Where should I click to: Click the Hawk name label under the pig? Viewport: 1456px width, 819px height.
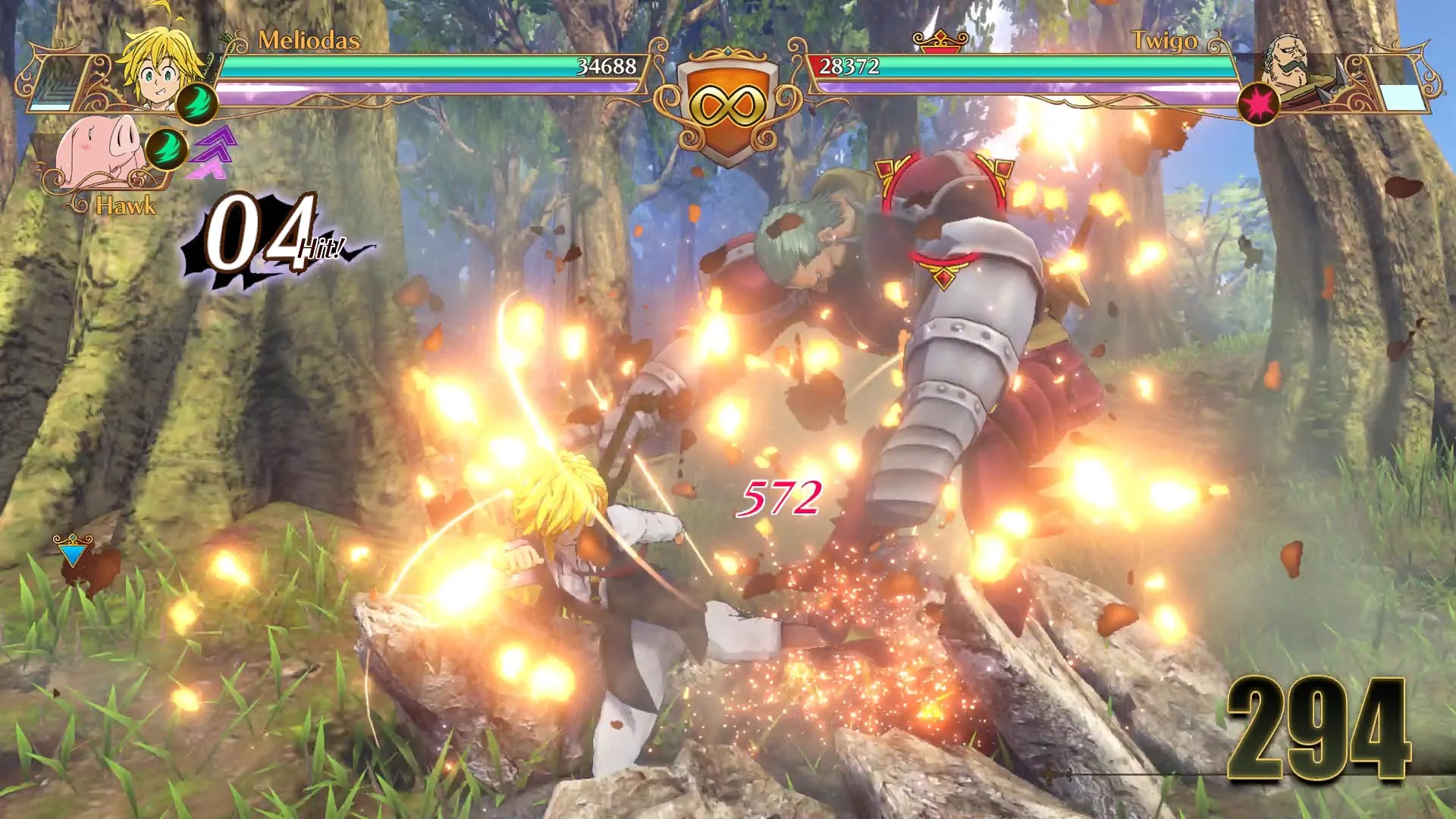127,205
